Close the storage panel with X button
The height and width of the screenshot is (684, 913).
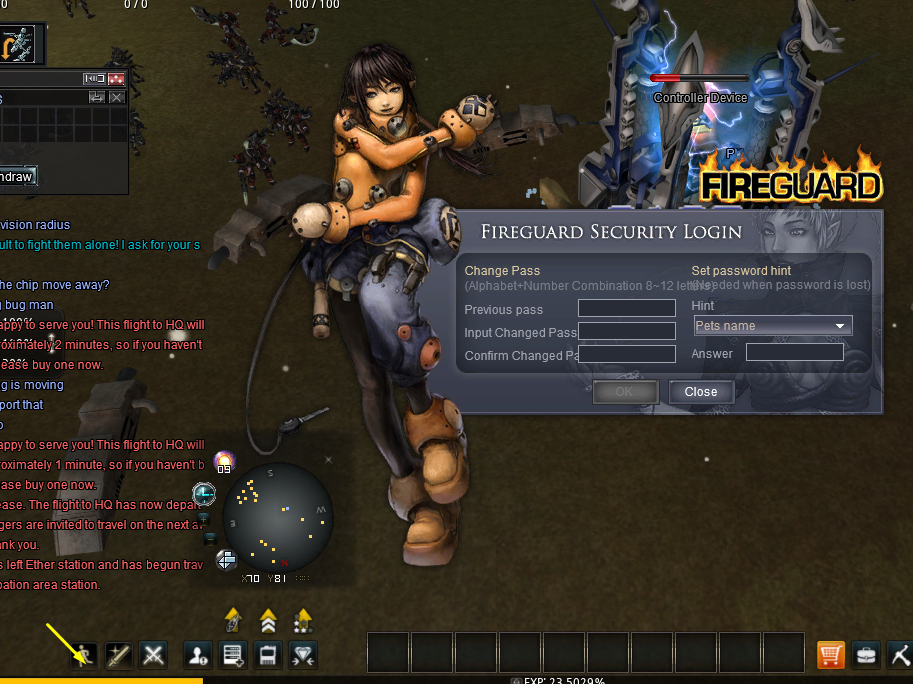coord(117,97)
